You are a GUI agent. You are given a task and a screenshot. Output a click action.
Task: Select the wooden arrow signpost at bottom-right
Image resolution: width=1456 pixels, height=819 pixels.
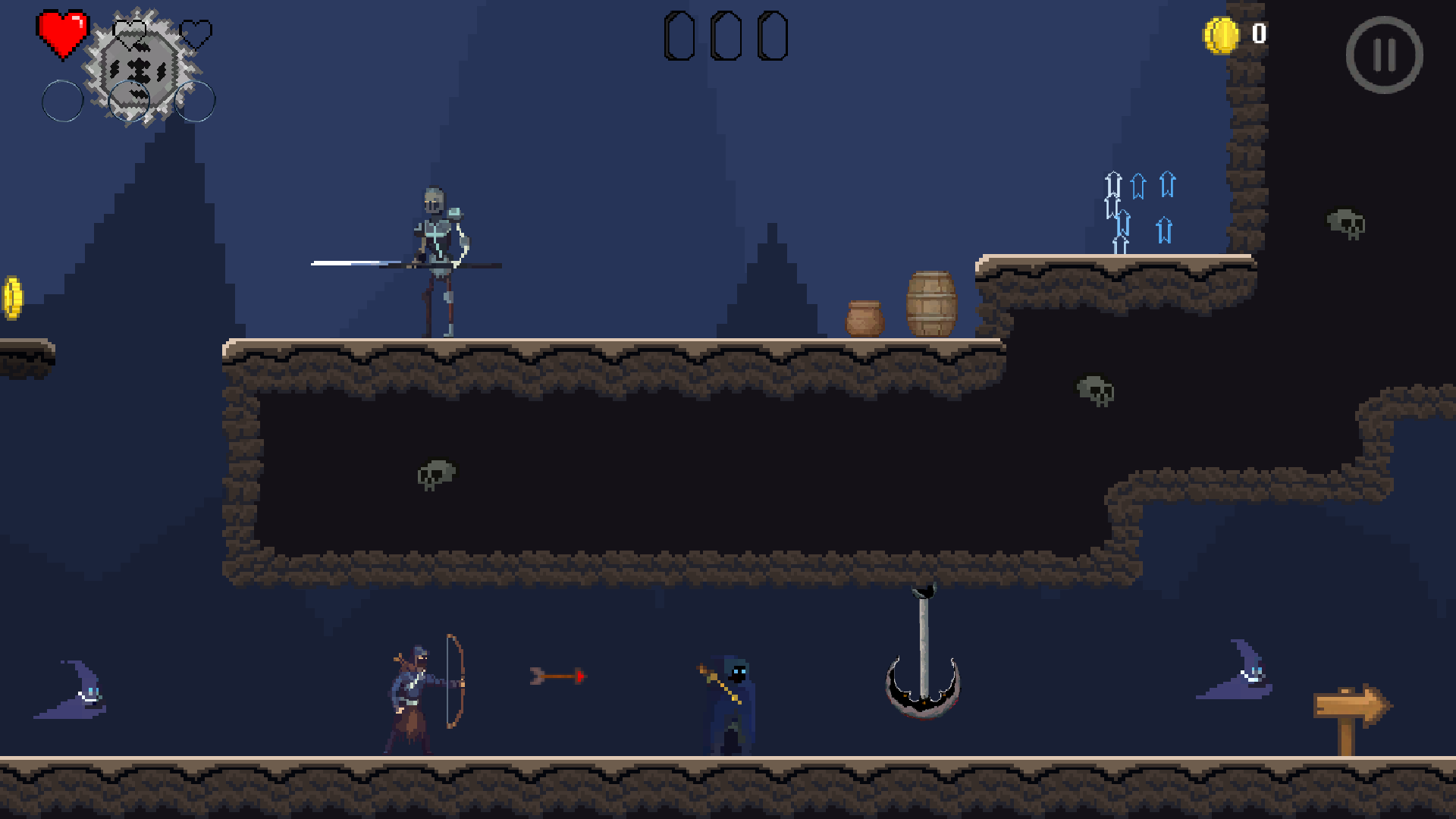[1354, 705]
